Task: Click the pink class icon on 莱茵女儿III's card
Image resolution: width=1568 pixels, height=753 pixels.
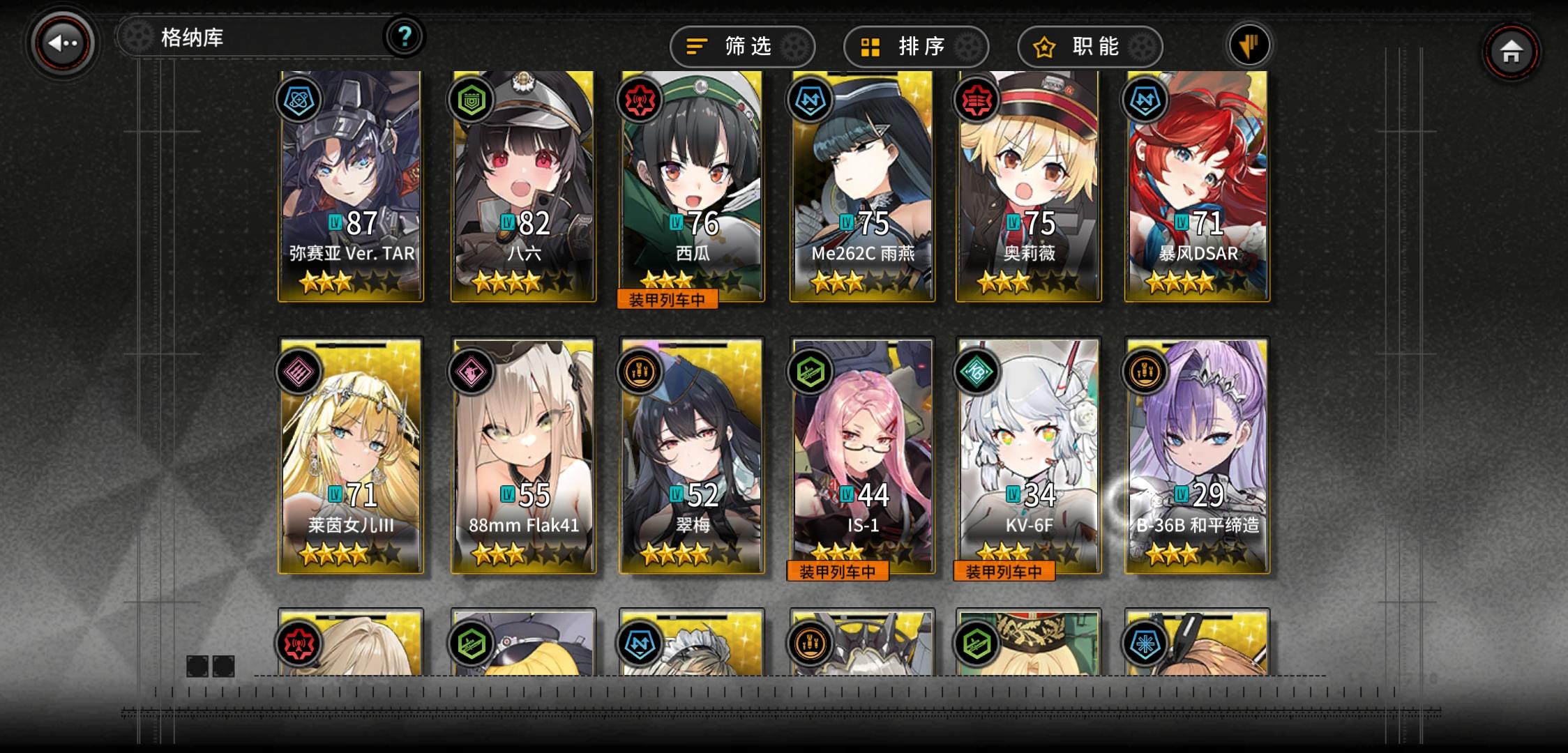Action: pyautogui.click(x=298, y=373)
